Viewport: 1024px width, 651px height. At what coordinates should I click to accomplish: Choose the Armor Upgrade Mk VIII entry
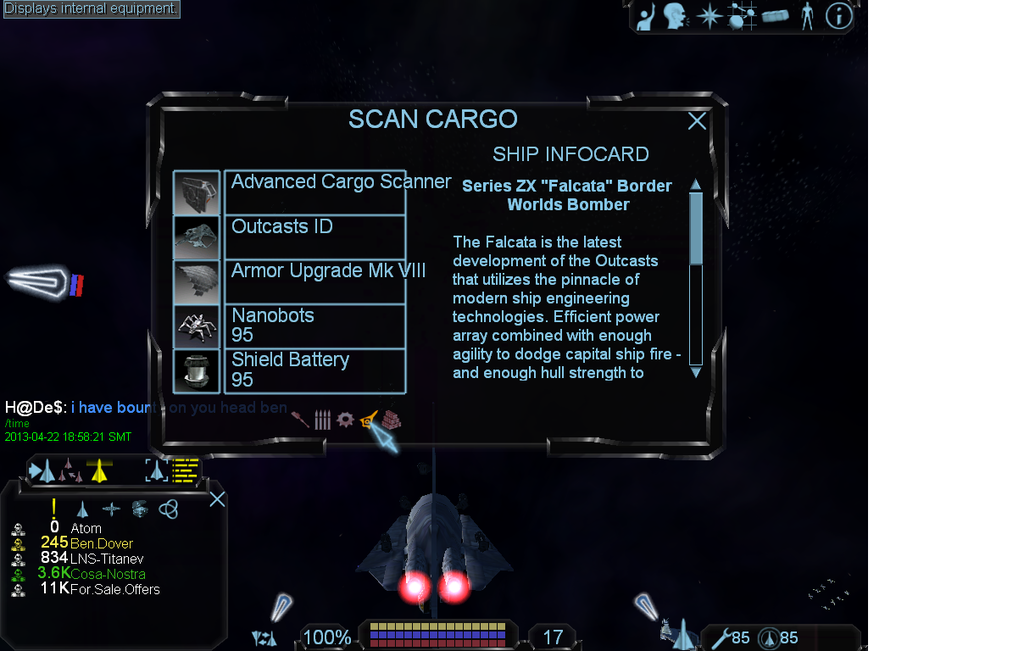tap(315, 281)
